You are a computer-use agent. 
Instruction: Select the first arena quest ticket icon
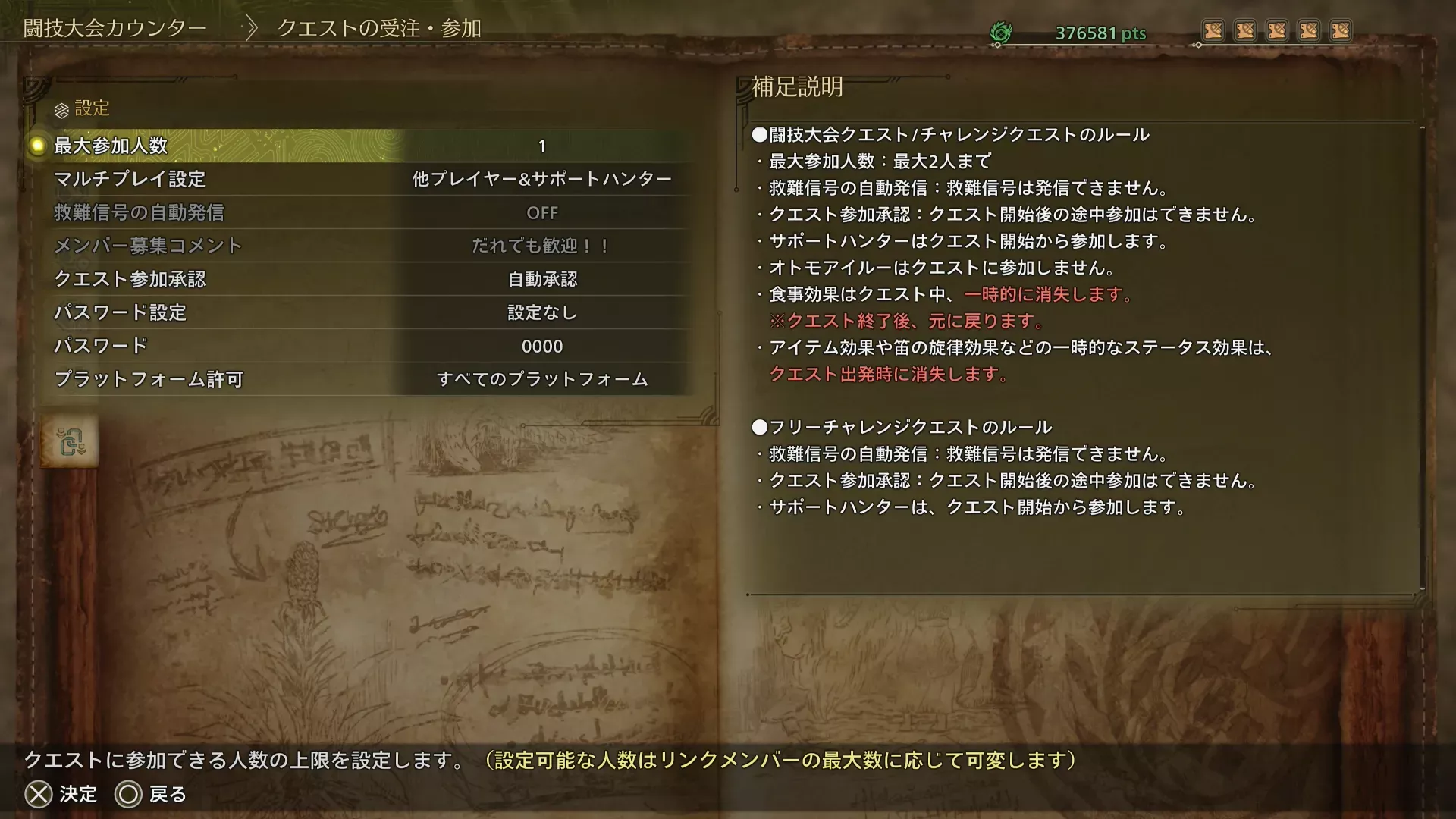[x=1214, y=30]
